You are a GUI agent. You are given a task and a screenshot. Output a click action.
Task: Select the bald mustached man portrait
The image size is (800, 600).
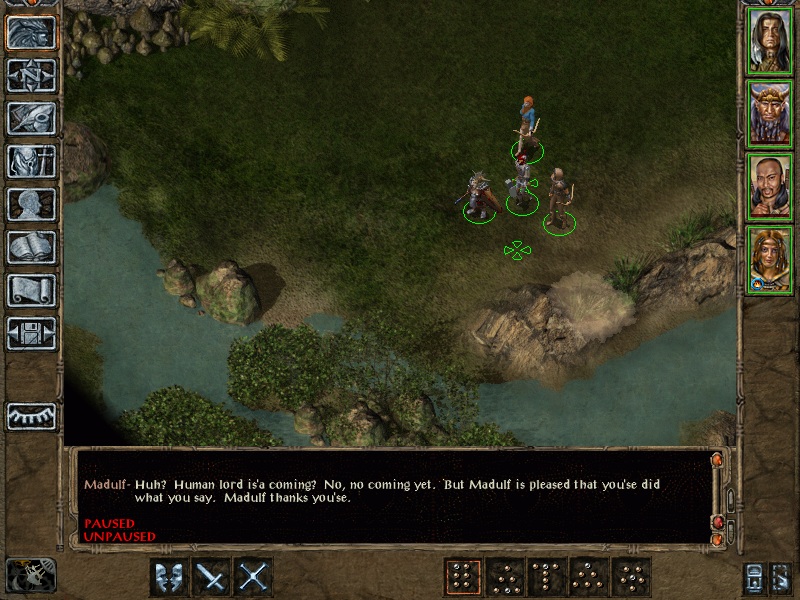770,188
